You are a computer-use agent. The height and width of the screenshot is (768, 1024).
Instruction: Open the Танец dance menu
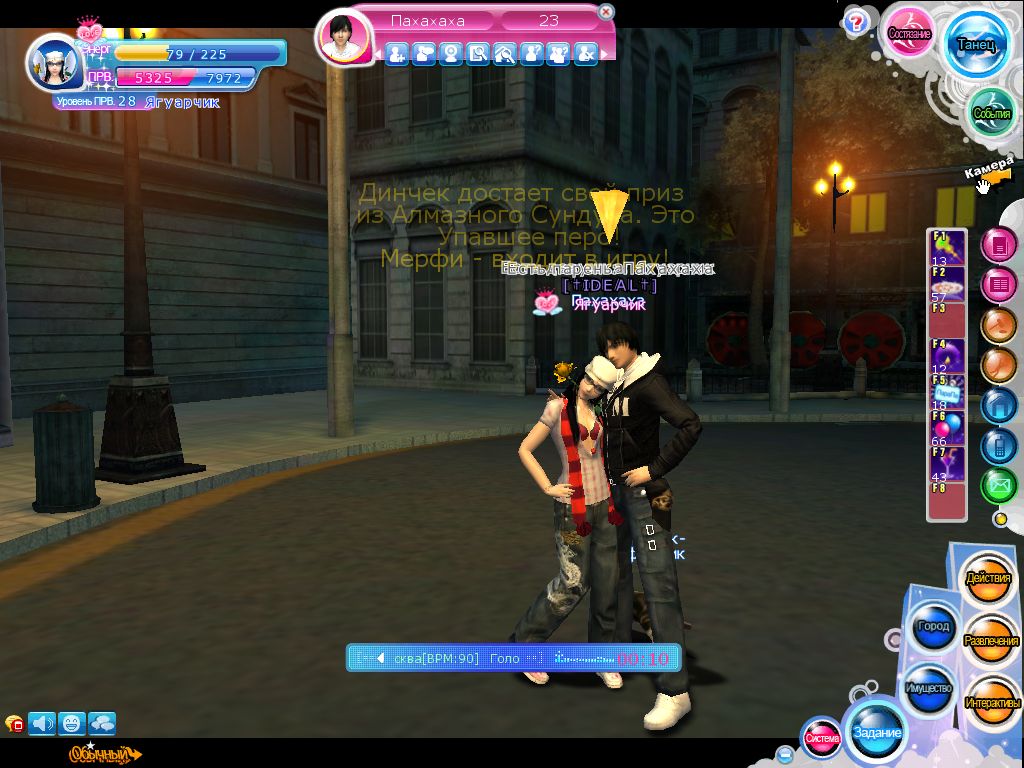pyautogui.click(x=974, y=44)
